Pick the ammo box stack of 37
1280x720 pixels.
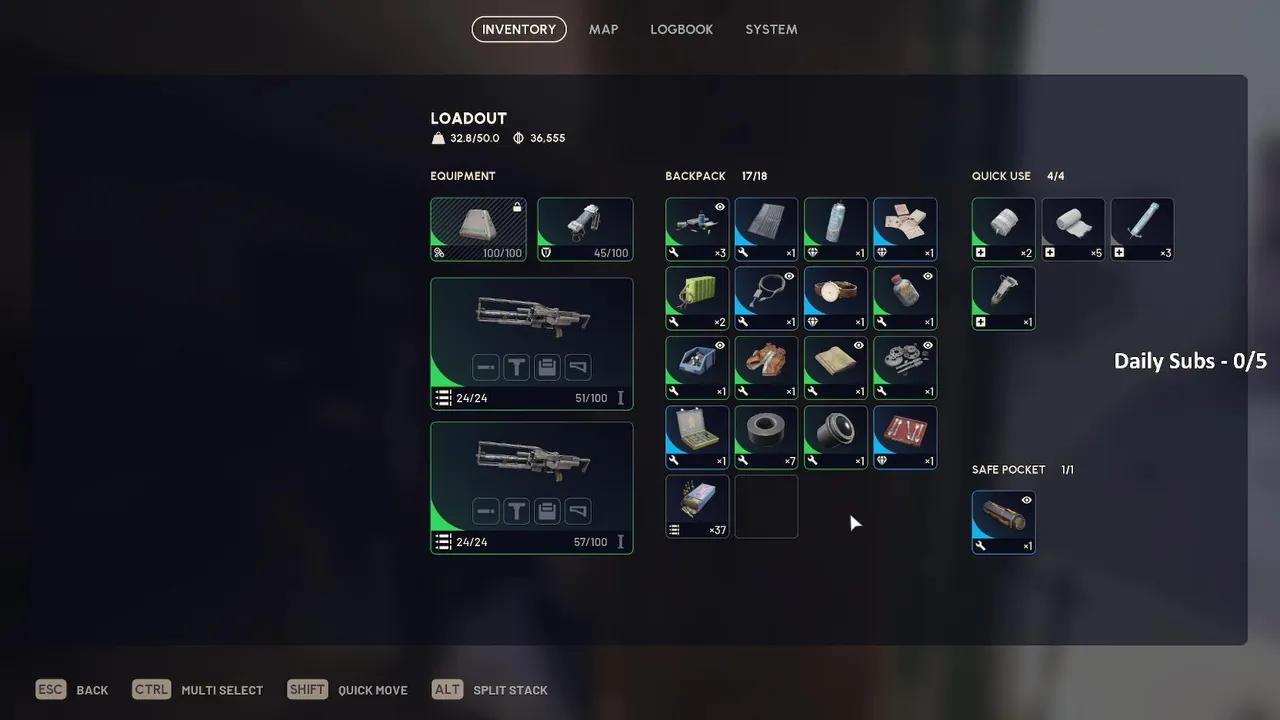(x=697, y=506)
